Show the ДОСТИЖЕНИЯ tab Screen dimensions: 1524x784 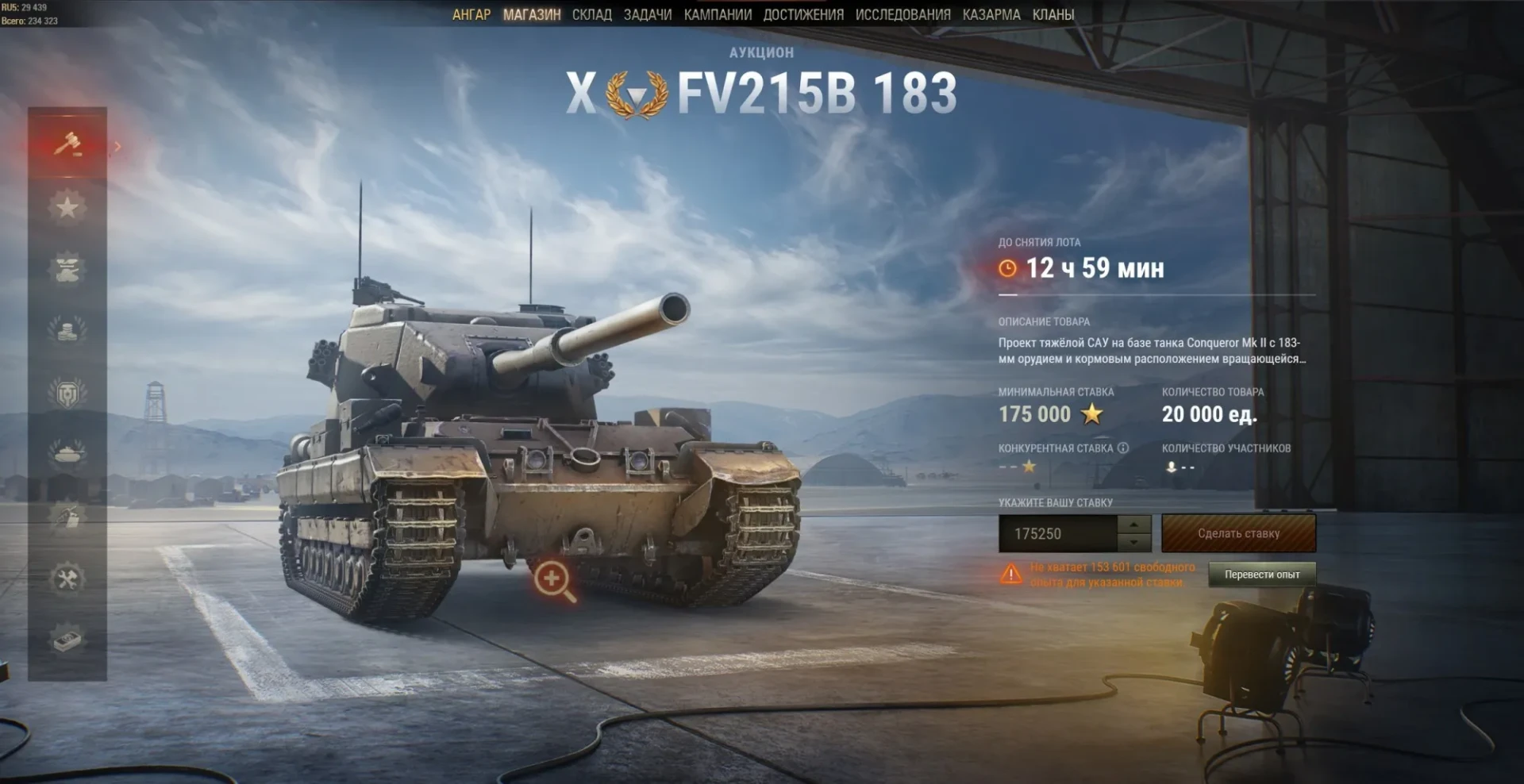pyautogui.click(x=803, y=14)
